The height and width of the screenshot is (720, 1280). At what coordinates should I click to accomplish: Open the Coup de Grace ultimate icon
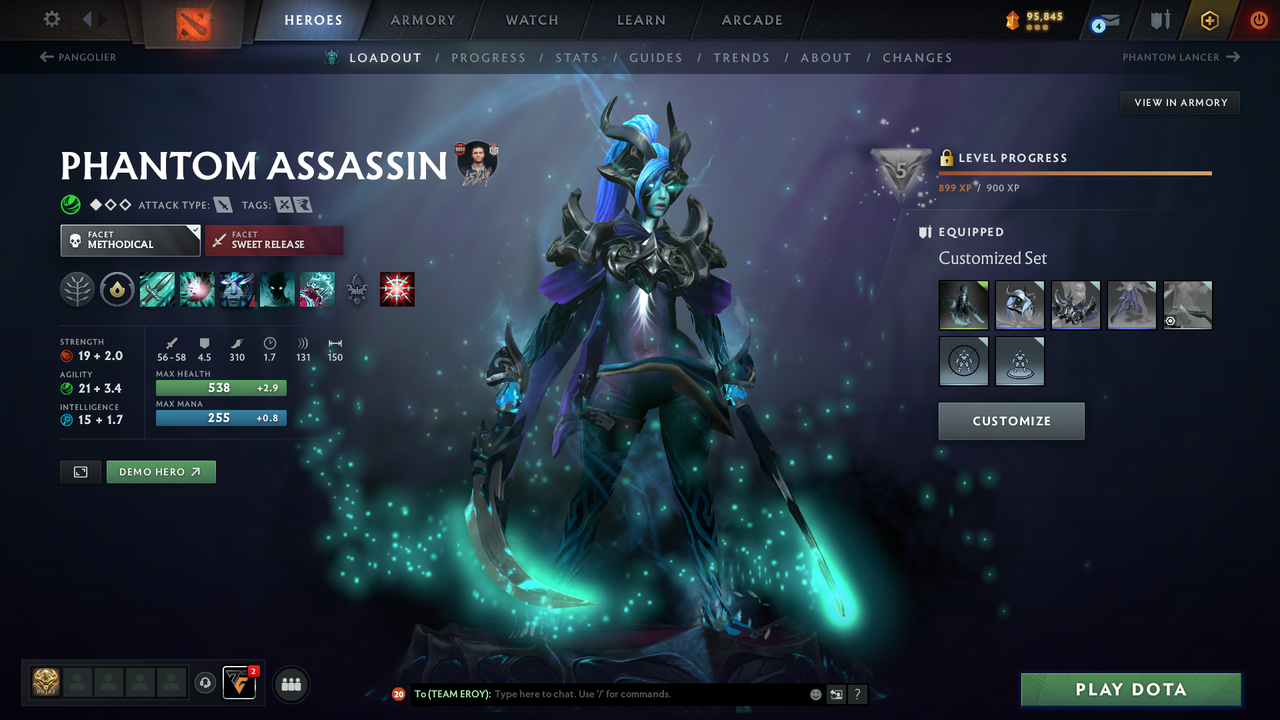316,289
